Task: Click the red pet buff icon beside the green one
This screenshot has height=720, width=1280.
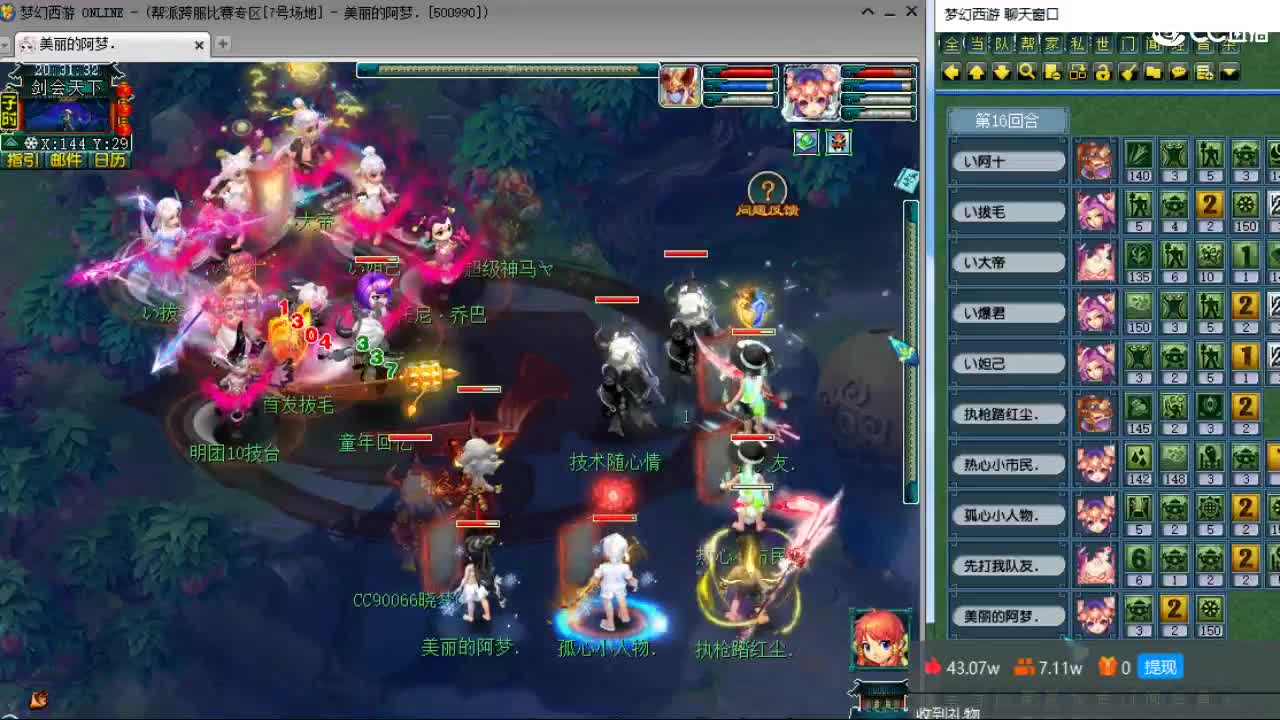Action: point(838,142)
